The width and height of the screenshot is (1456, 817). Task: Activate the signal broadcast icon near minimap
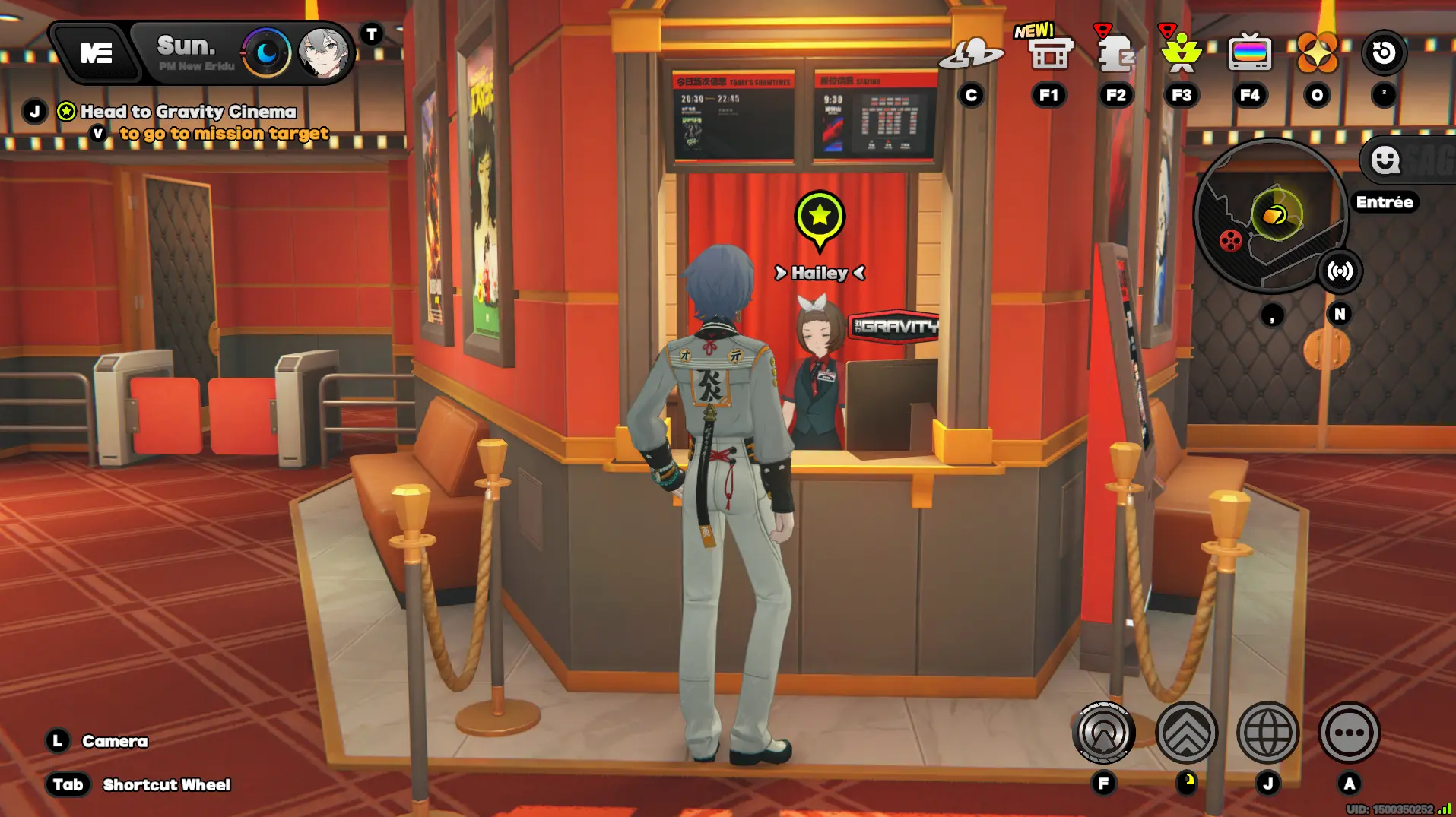click(1340, 271)
